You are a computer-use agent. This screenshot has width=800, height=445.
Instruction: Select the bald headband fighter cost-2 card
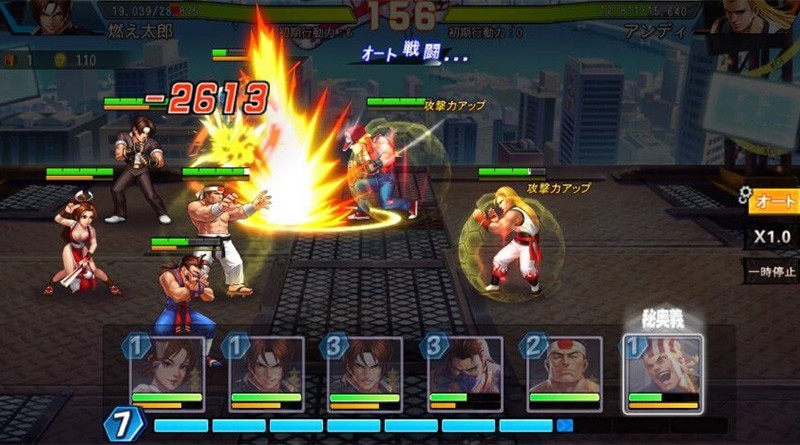[563, 373]
